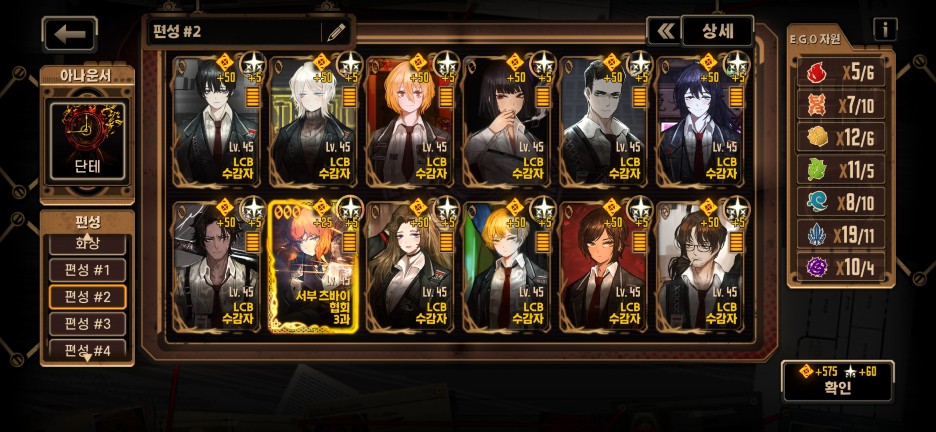Collapse the panel with the double-arrow button
Image resolution: width=936 pixels, height=432 pixels.
662,30
